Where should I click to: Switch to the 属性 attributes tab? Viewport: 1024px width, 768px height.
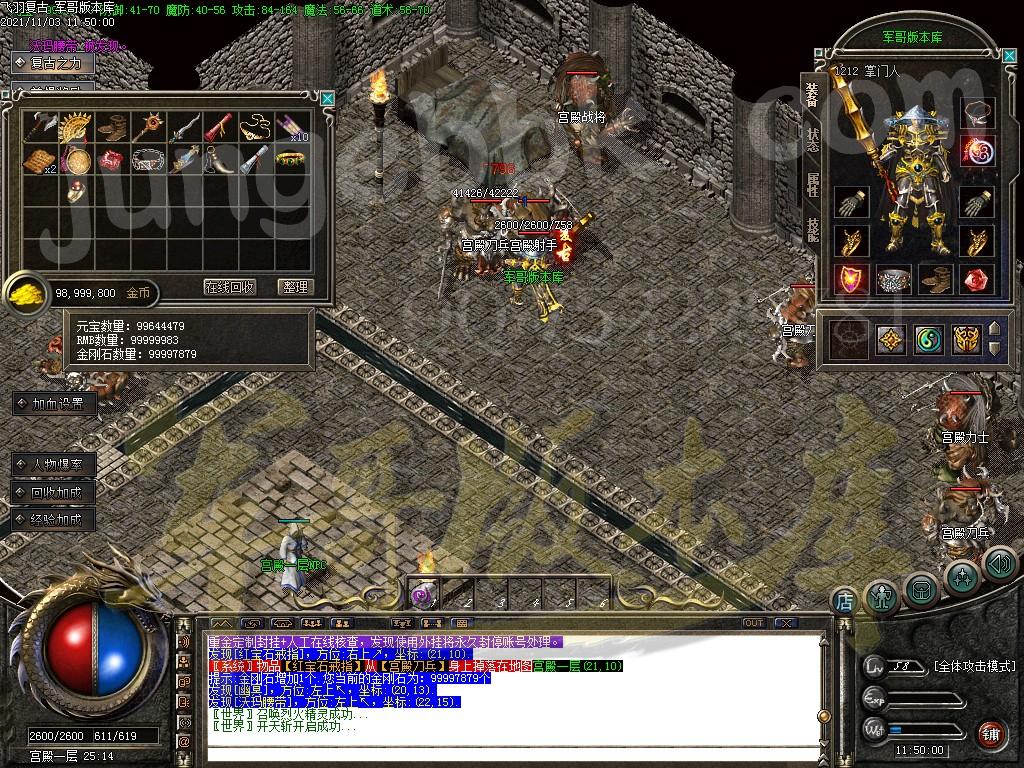(x=813, y=185)
